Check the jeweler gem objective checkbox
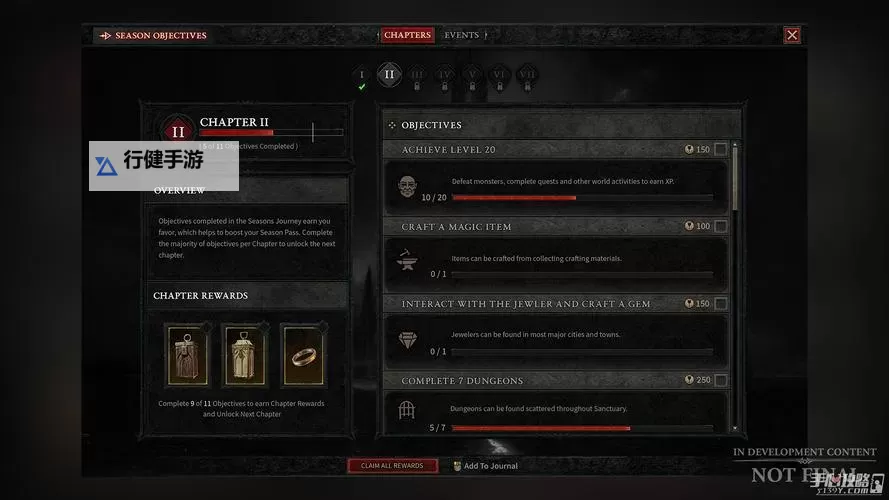This screenshot has width=889, height=500. [721, 304]
